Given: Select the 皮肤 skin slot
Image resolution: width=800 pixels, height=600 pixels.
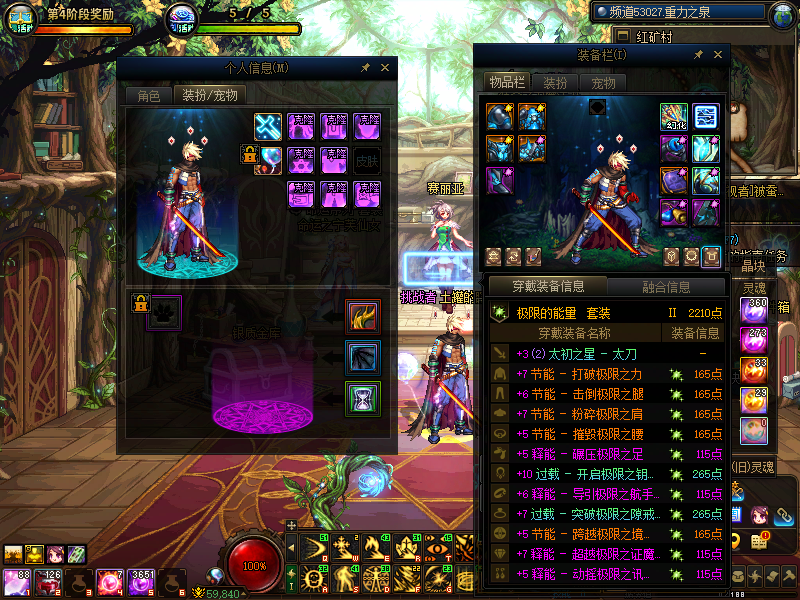Looking at the screenshot, I should click(x=367, y=159).
